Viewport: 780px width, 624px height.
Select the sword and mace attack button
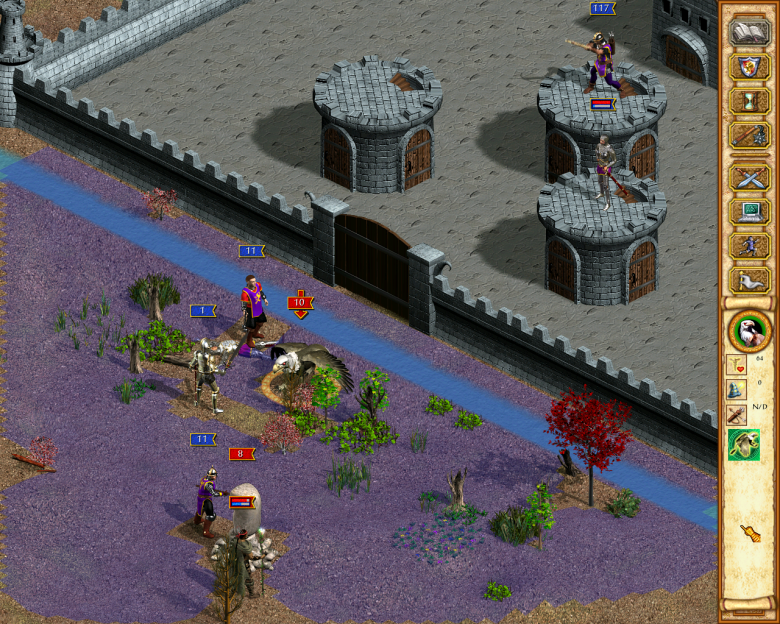748,135
